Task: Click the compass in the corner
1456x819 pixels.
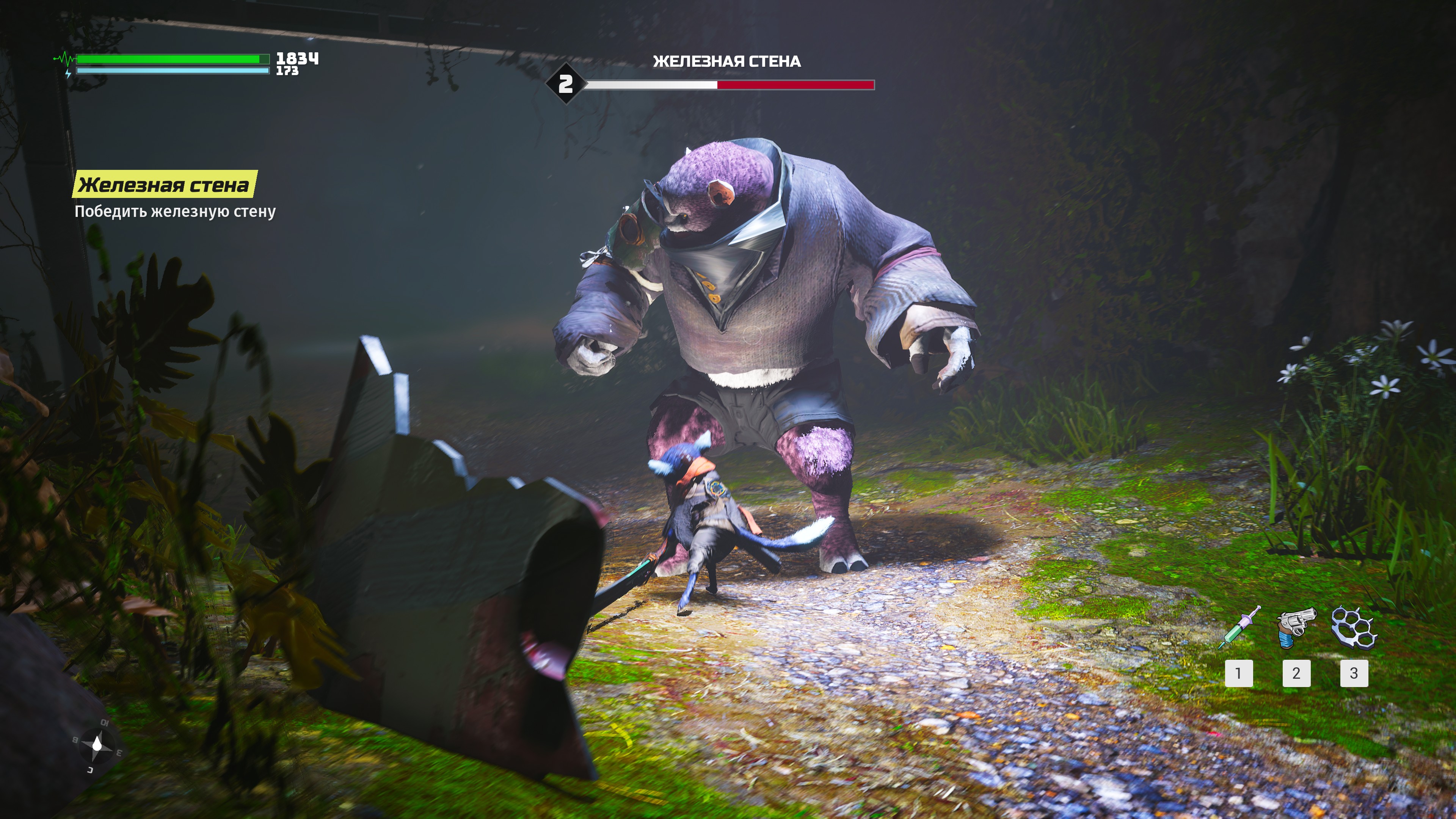Action: (97, 745)
